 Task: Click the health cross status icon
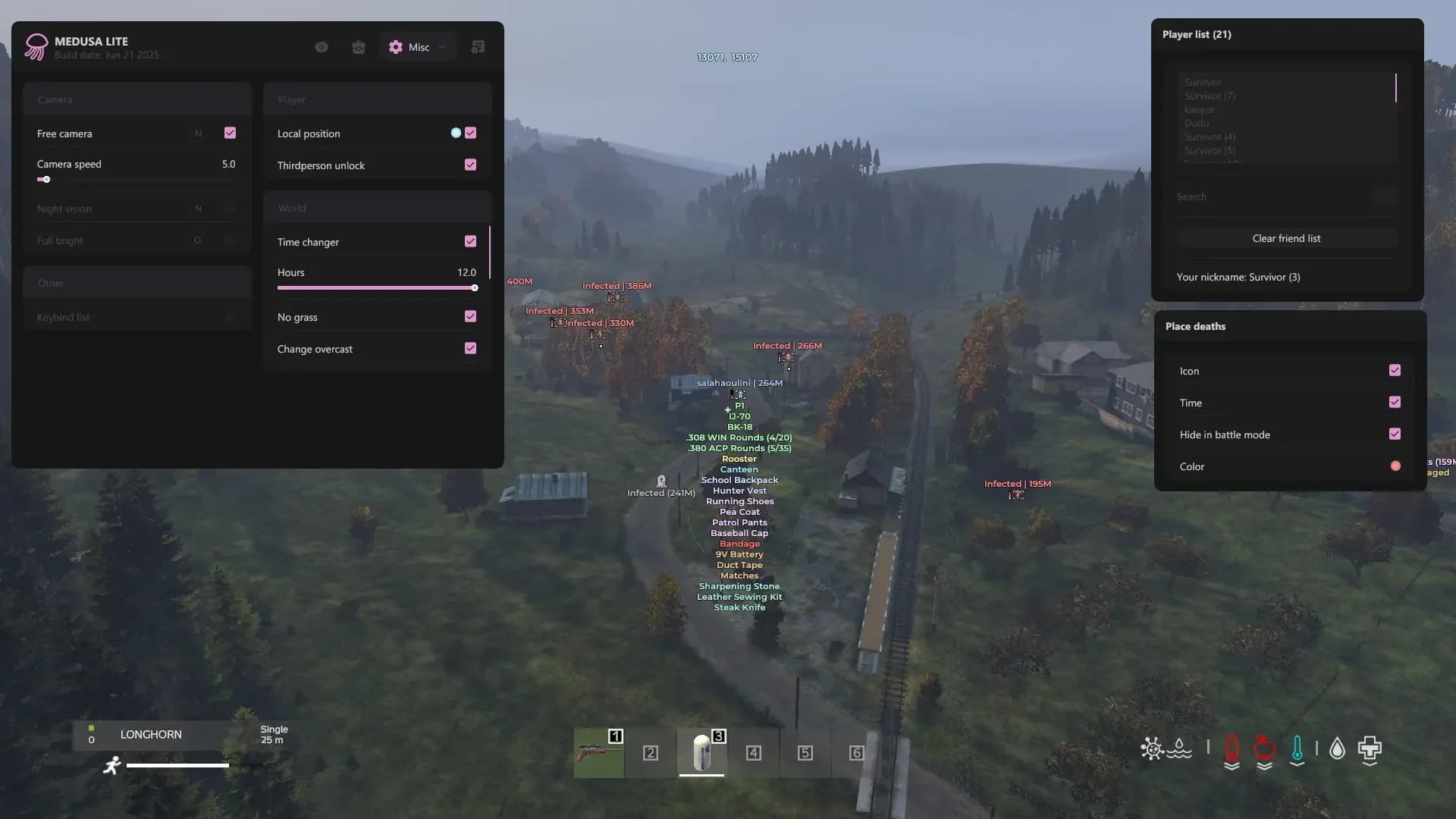click(x=1369, y=749)
